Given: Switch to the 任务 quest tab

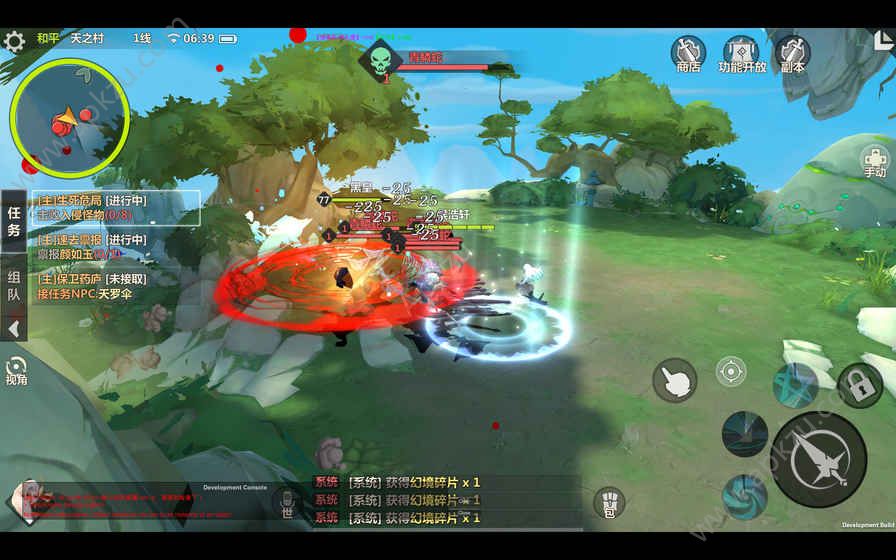Looking at the screenshot, I should coord(14,221).
